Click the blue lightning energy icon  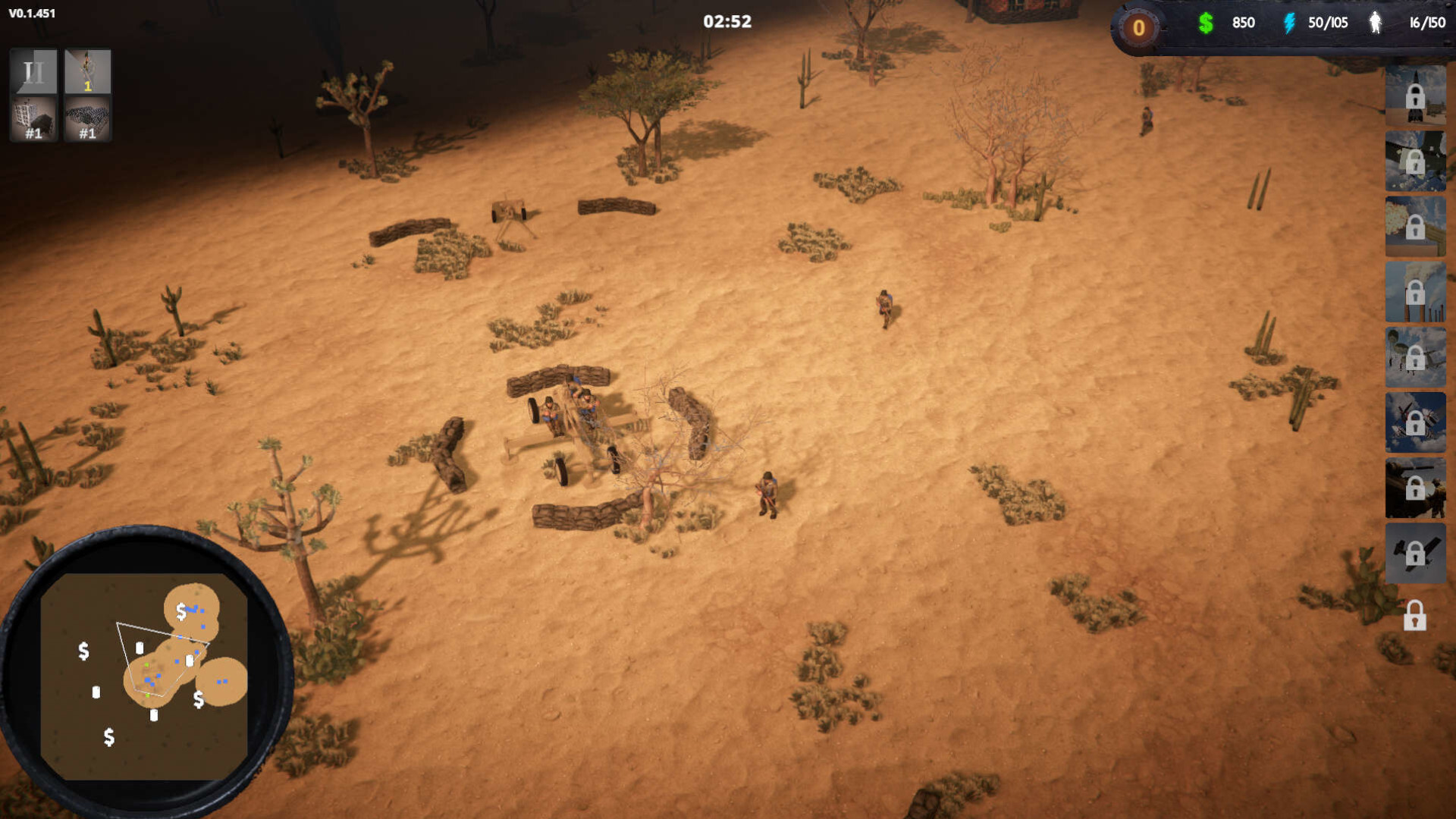point(1289,23)
